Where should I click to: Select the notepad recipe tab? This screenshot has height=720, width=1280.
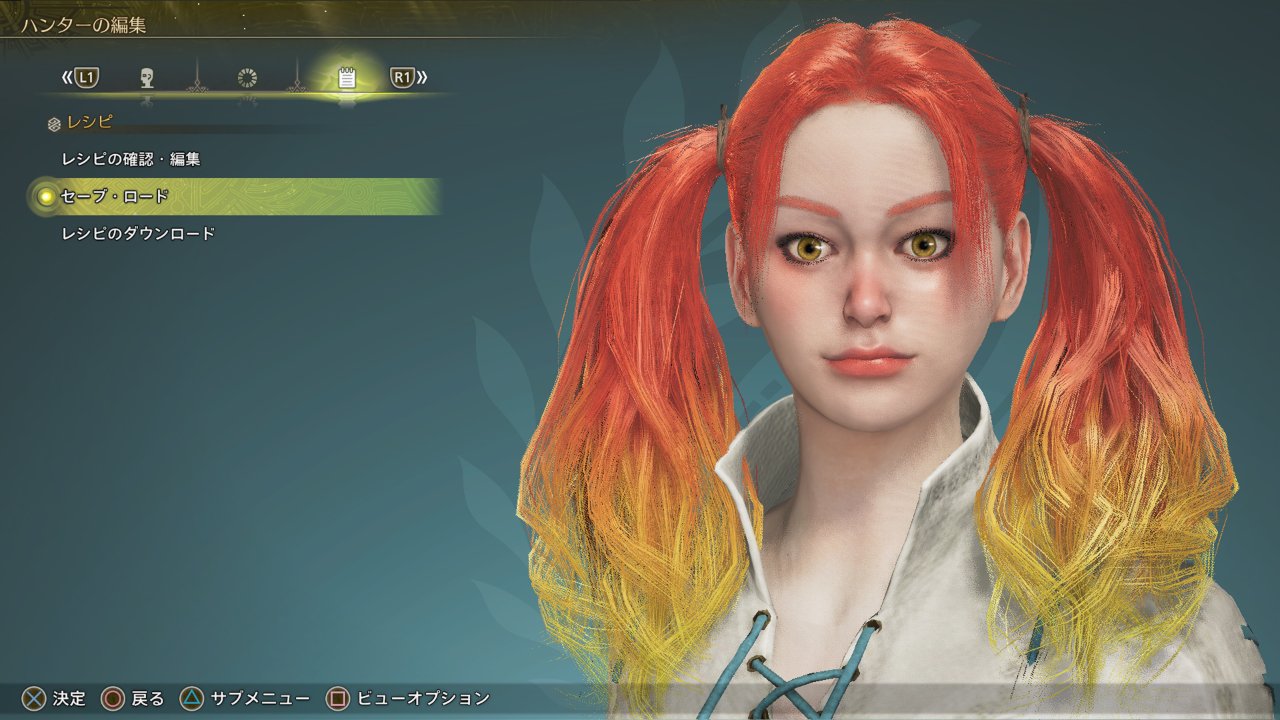(347, 78)
